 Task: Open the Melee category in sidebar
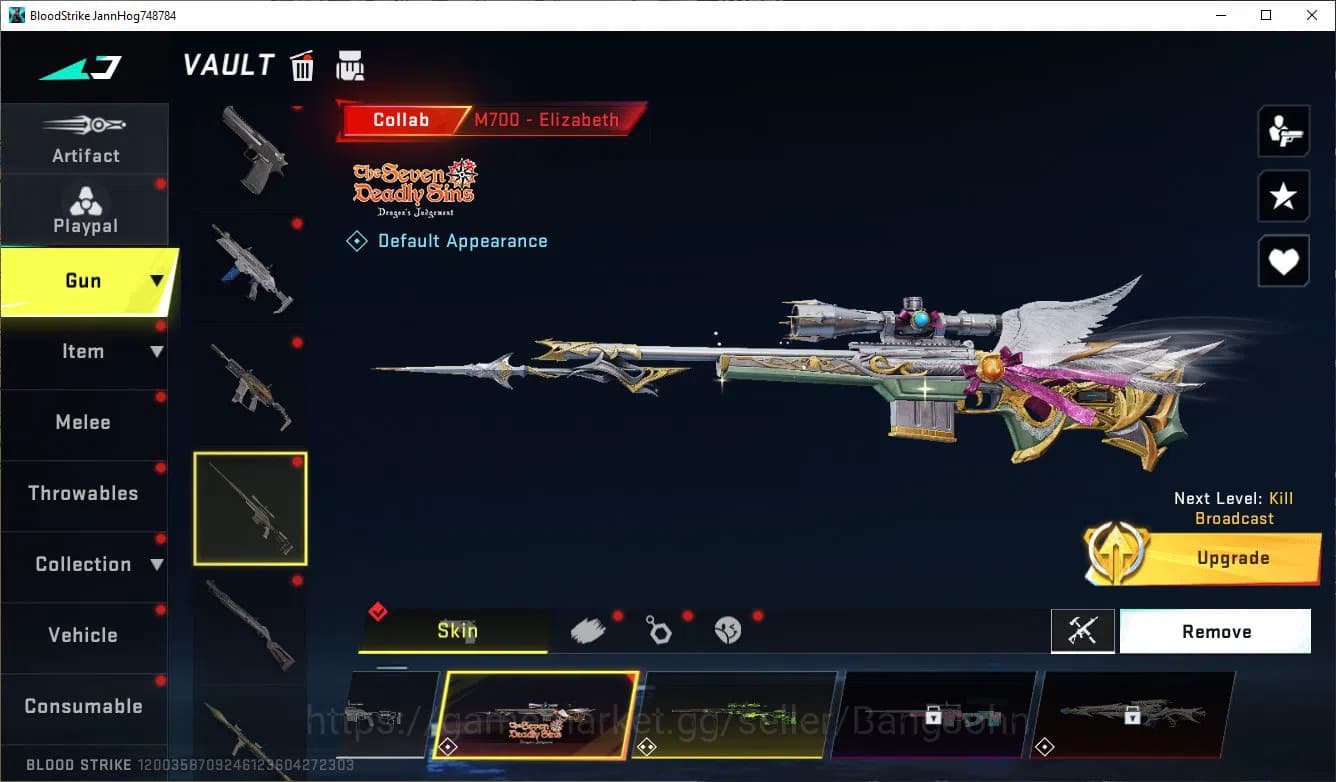(84, 422)
